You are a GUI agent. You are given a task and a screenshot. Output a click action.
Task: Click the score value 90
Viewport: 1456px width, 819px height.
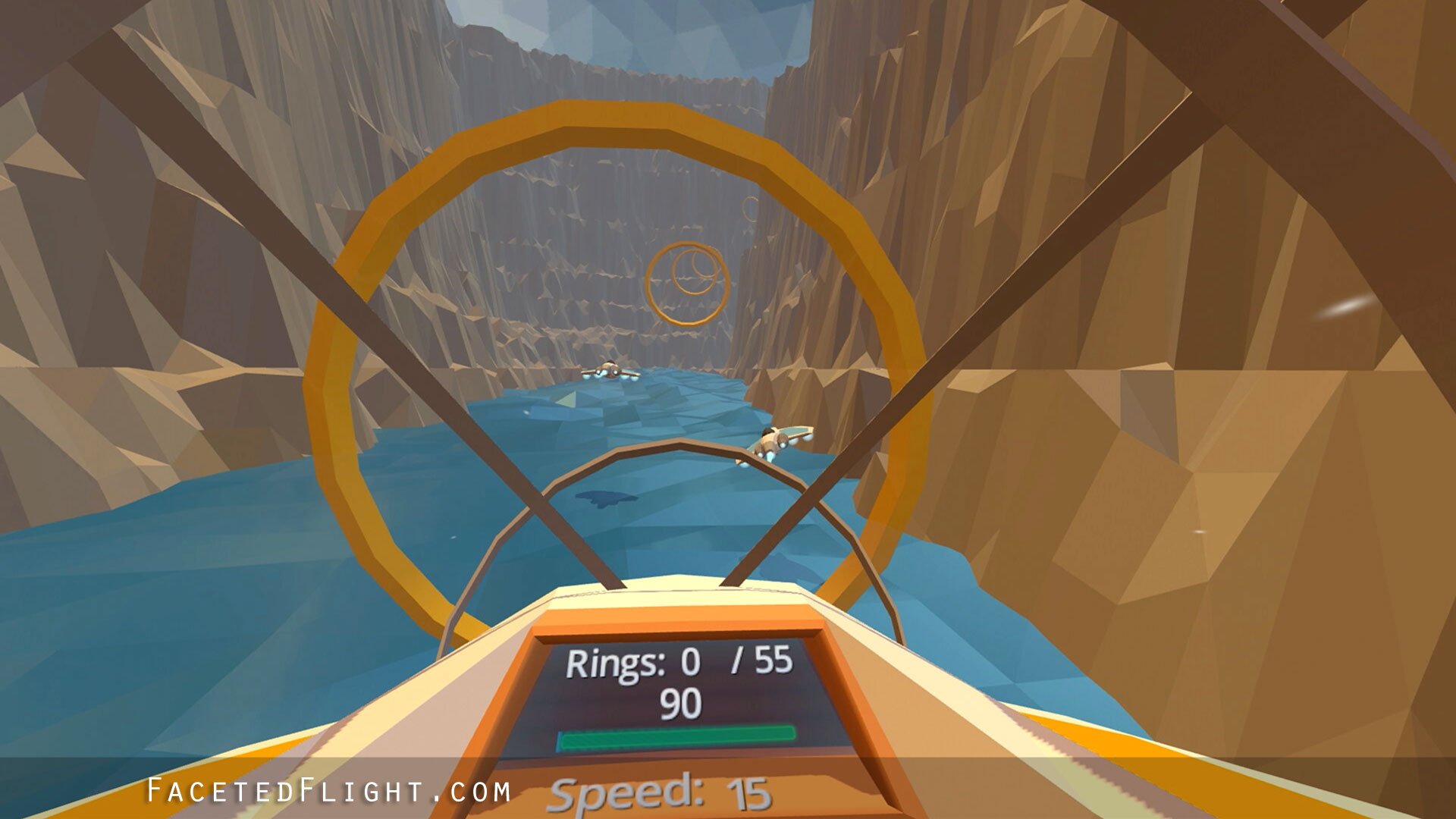tap(681, 705)
